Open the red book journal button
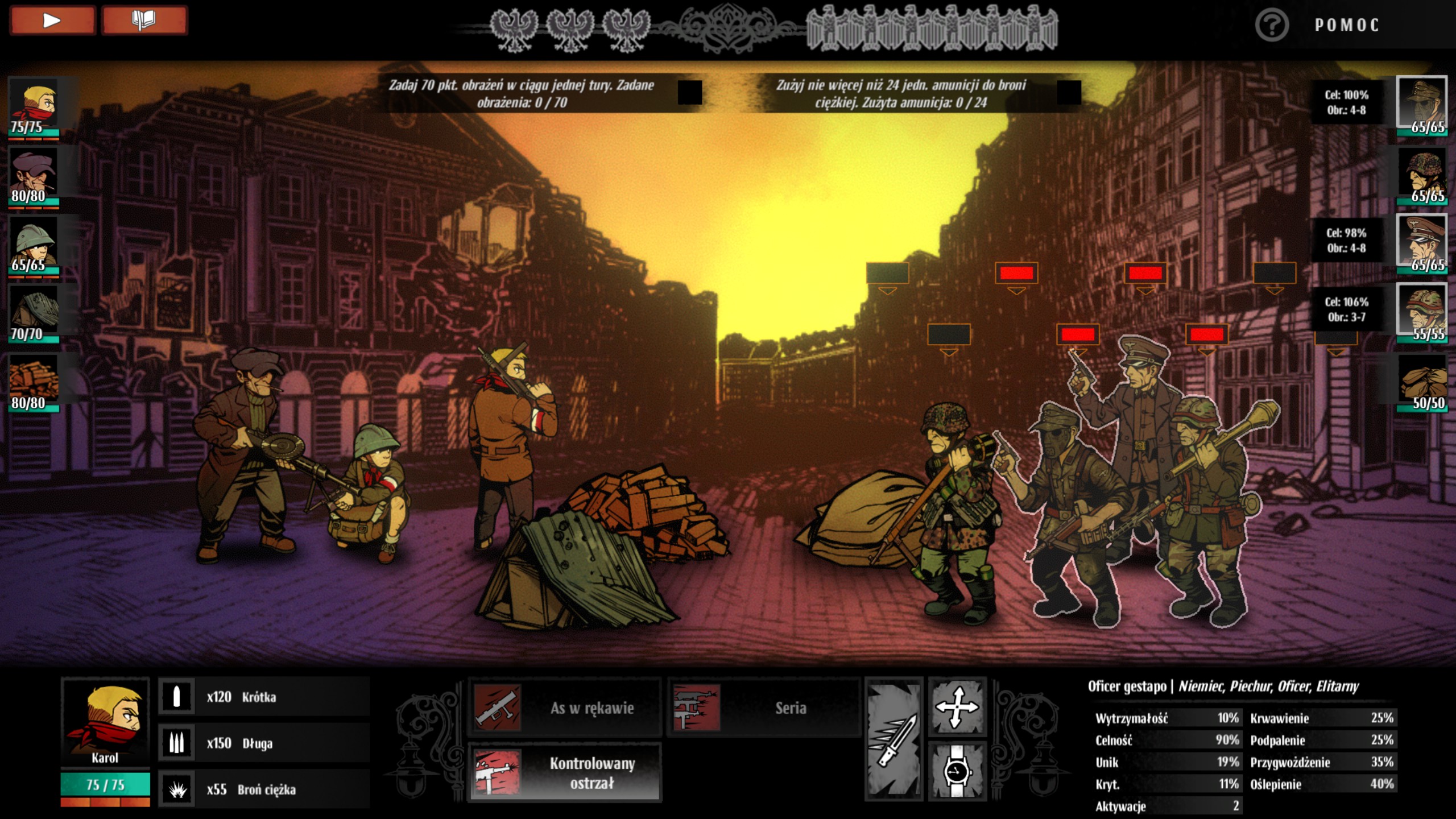The width and height of the screenshot is (1456, 819). click(x=144, y=21)
